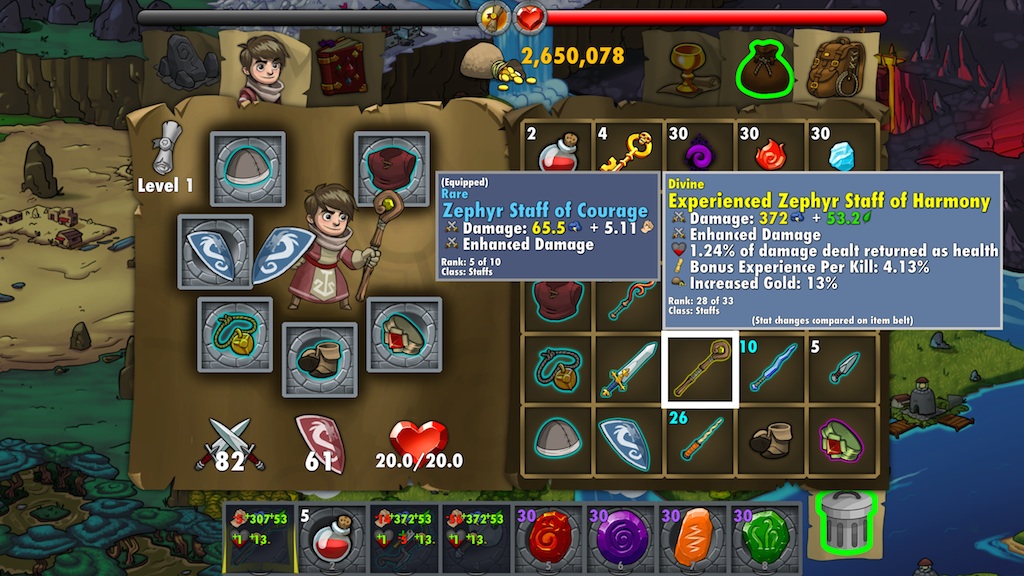1024x576 pixels.
Task: Select the equipped amulet slot
Action: coord(235,334)
